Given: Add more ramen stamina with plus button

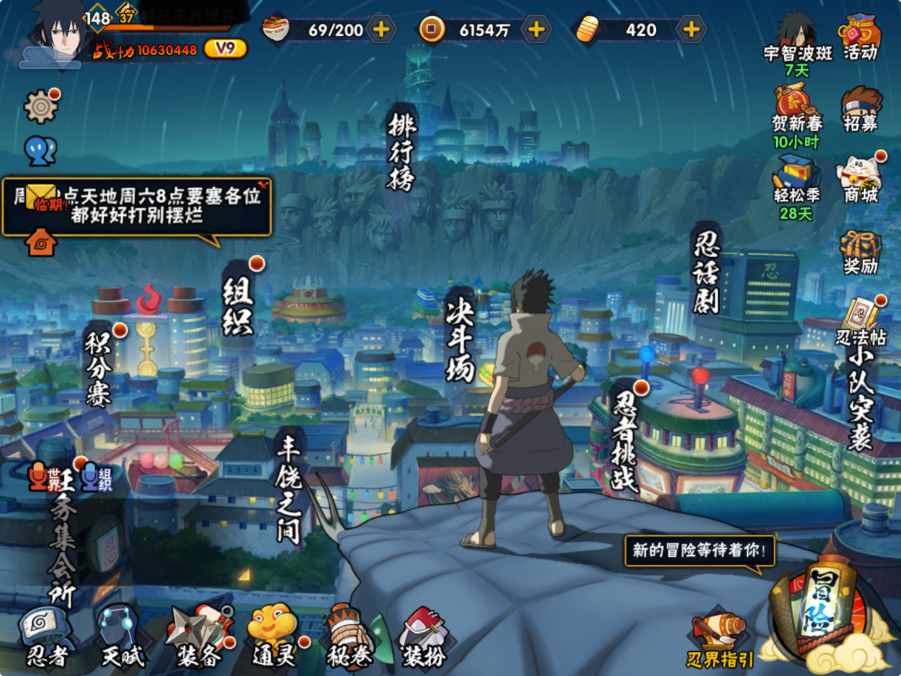Looking at the screenshot, I should point(381,29).
